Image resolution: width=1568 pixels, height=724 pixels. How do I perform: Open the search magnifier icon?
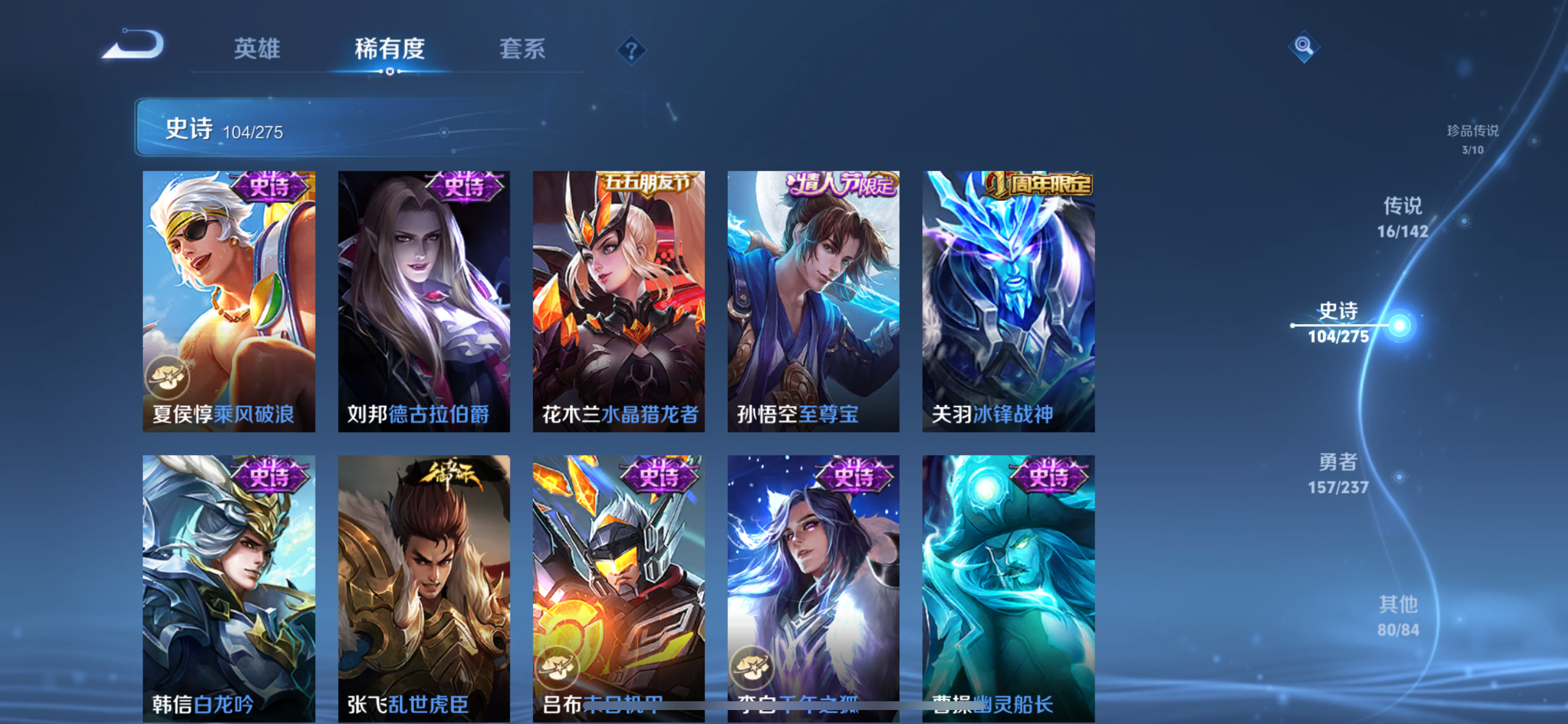click(x=1304, y=45)
